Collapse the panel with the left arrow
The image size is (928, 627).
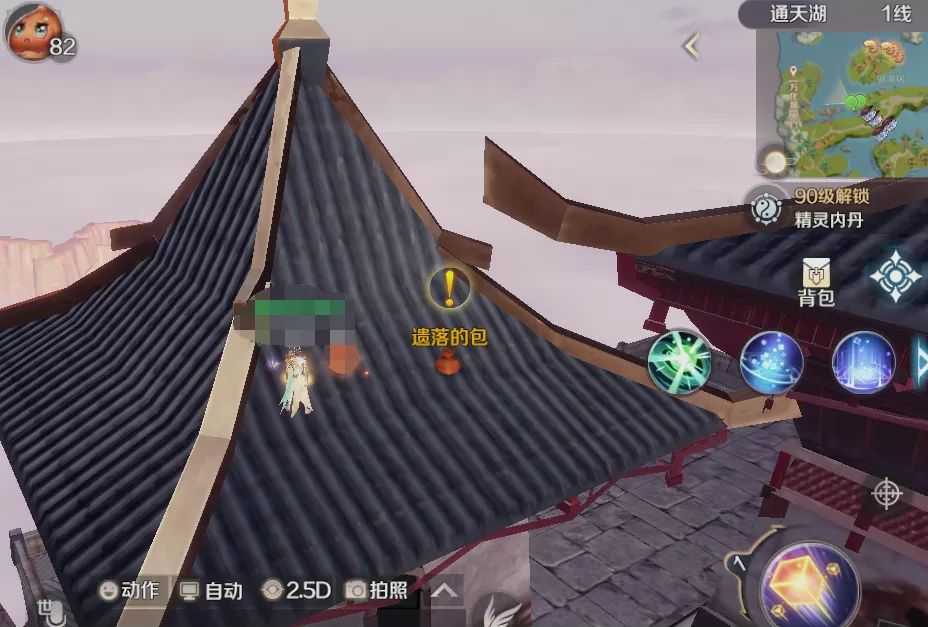[691, 46]
